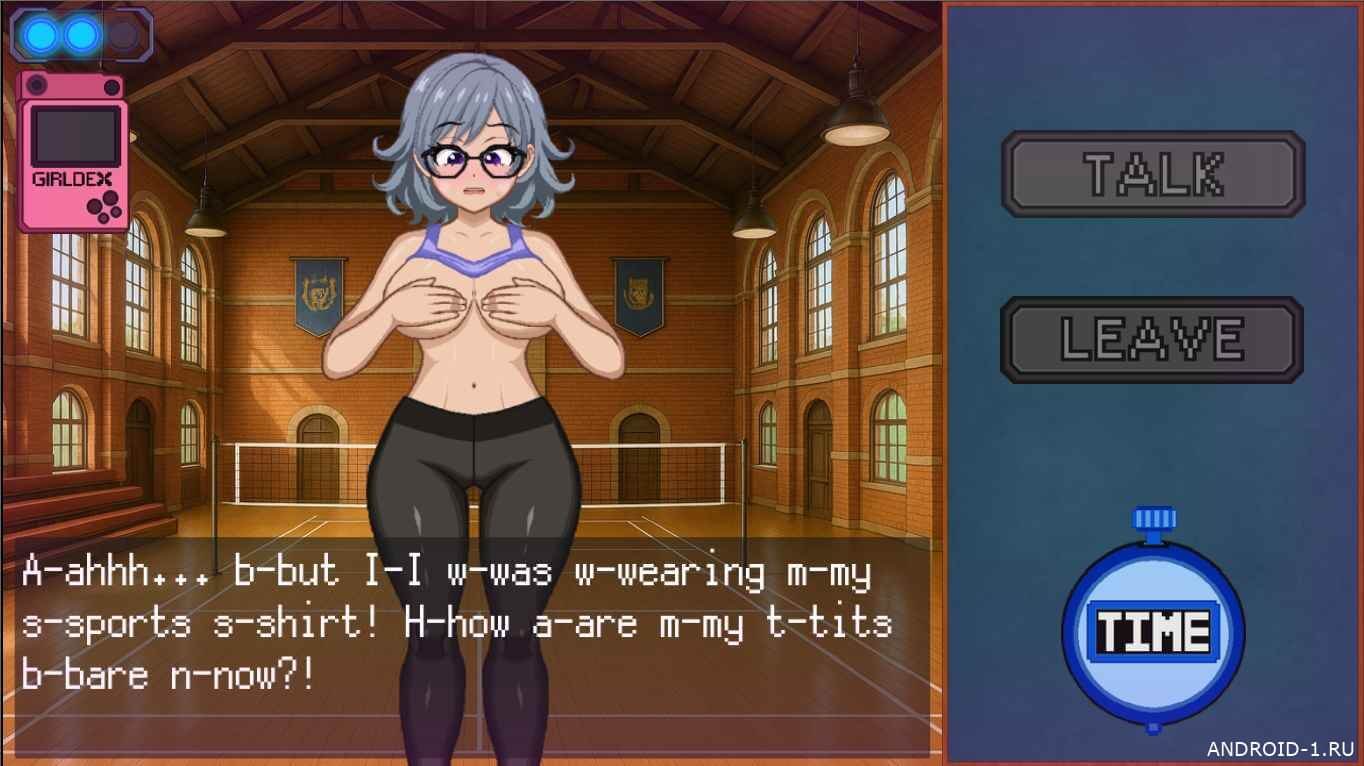The width and height of the screenshot is (1364, 766).
Task: Activate the blue TIME stopwatch
Action: coord(1153,630)
